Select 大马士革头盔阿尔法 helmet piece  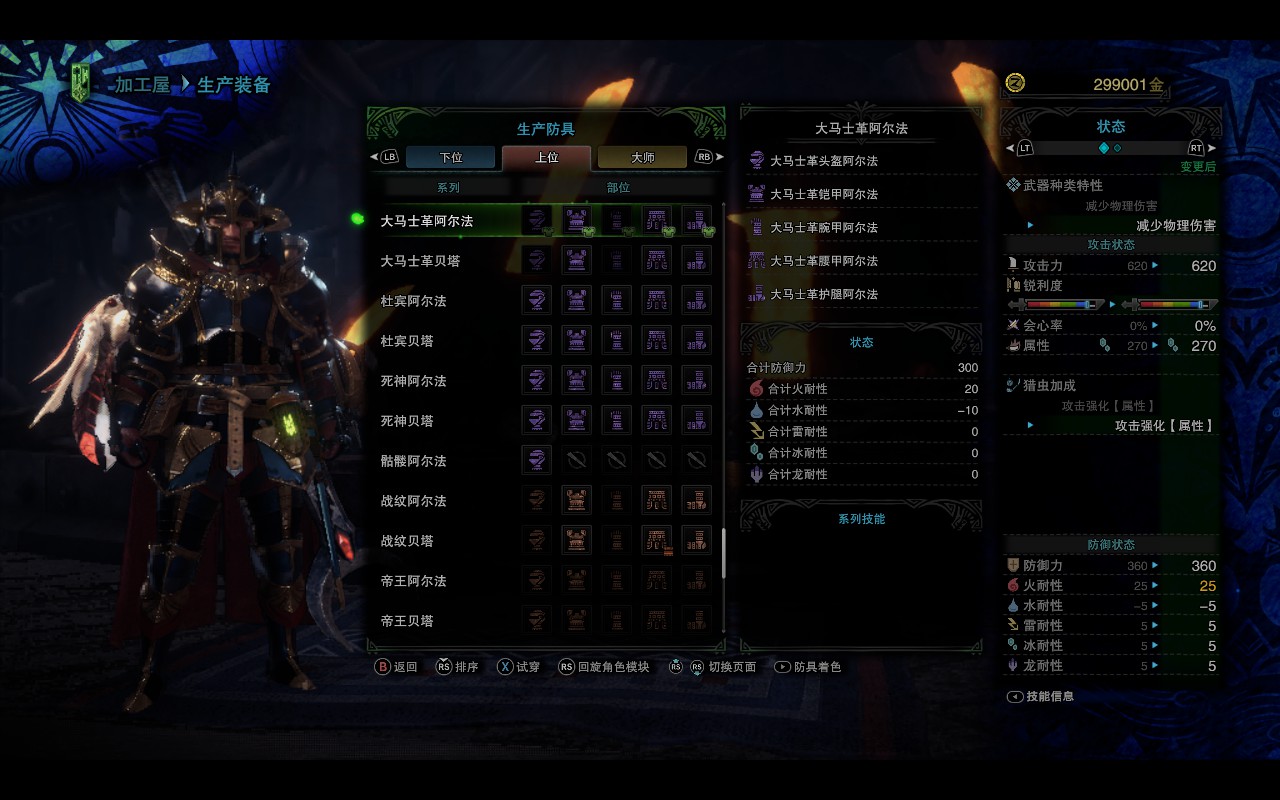(x=823, y=161)
